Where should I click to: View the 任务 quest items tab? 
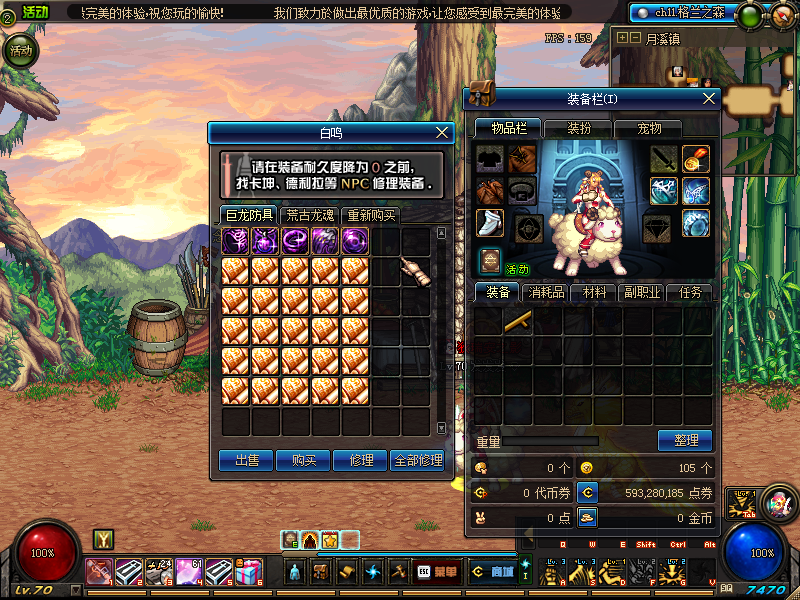tap(690, 293)
